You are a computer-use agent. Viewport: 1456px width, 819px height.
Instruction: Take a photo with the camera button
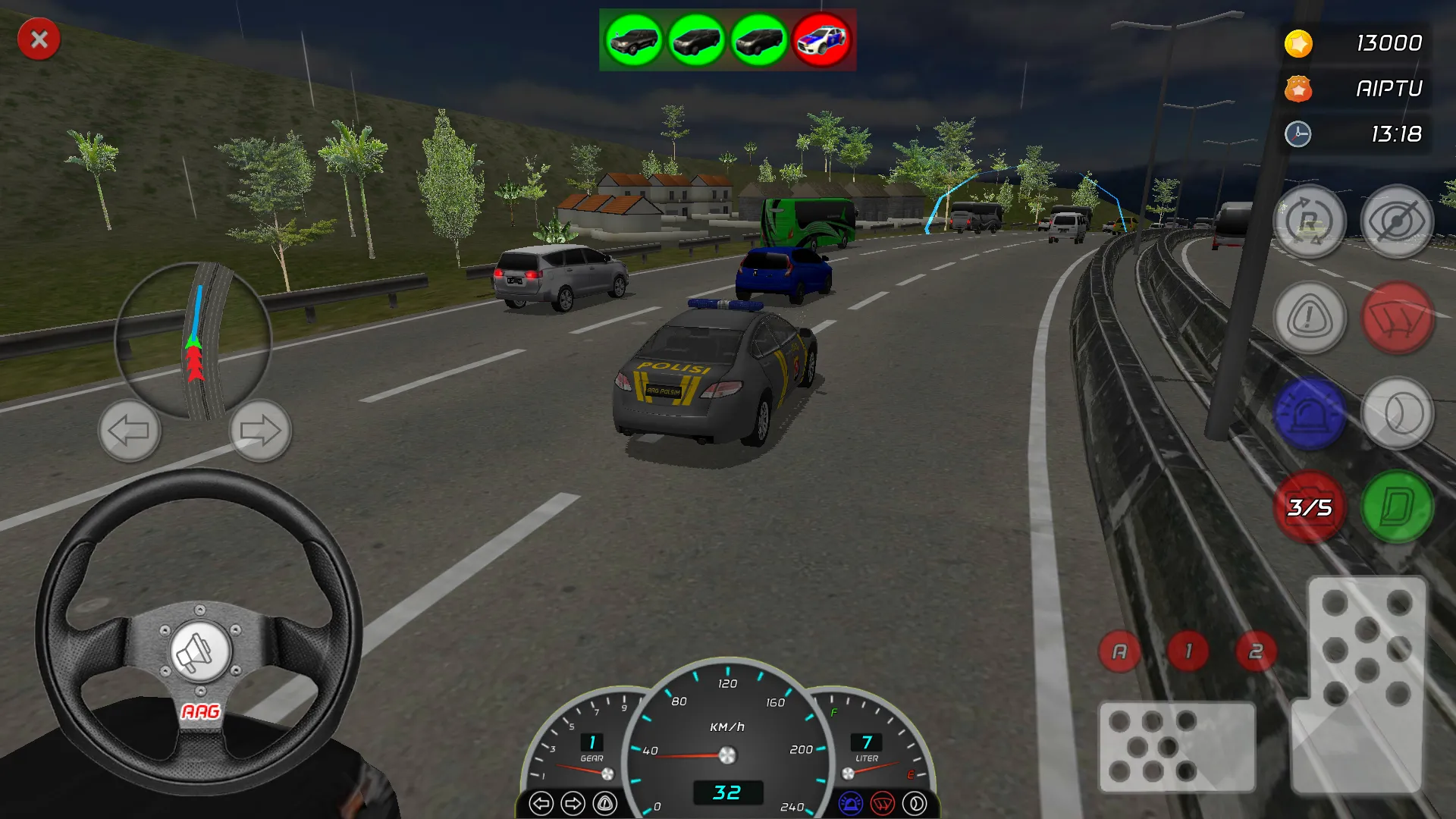click(x=1310, y=510)
